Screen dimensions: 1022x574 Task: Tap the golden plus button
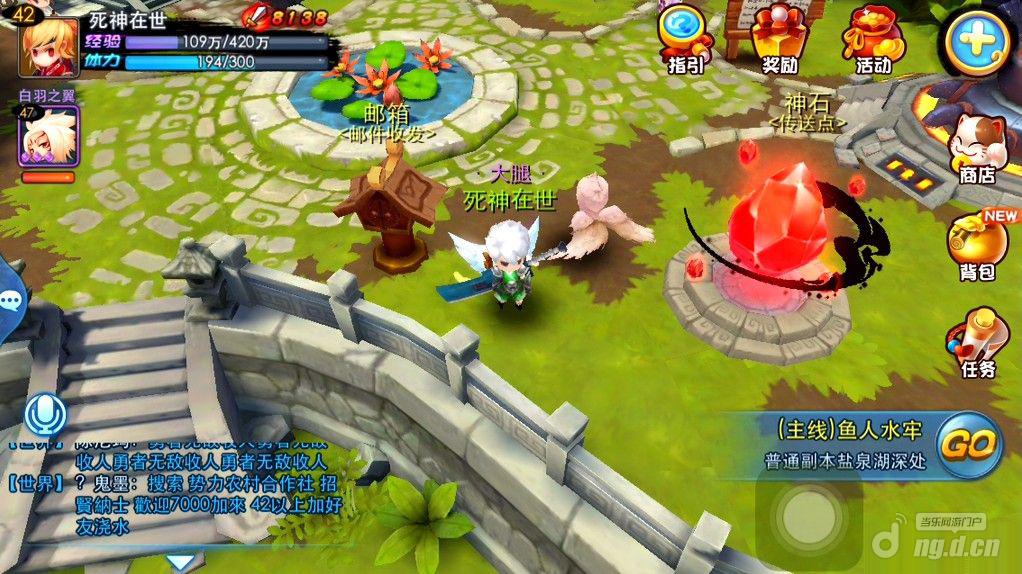pos(977,42)
